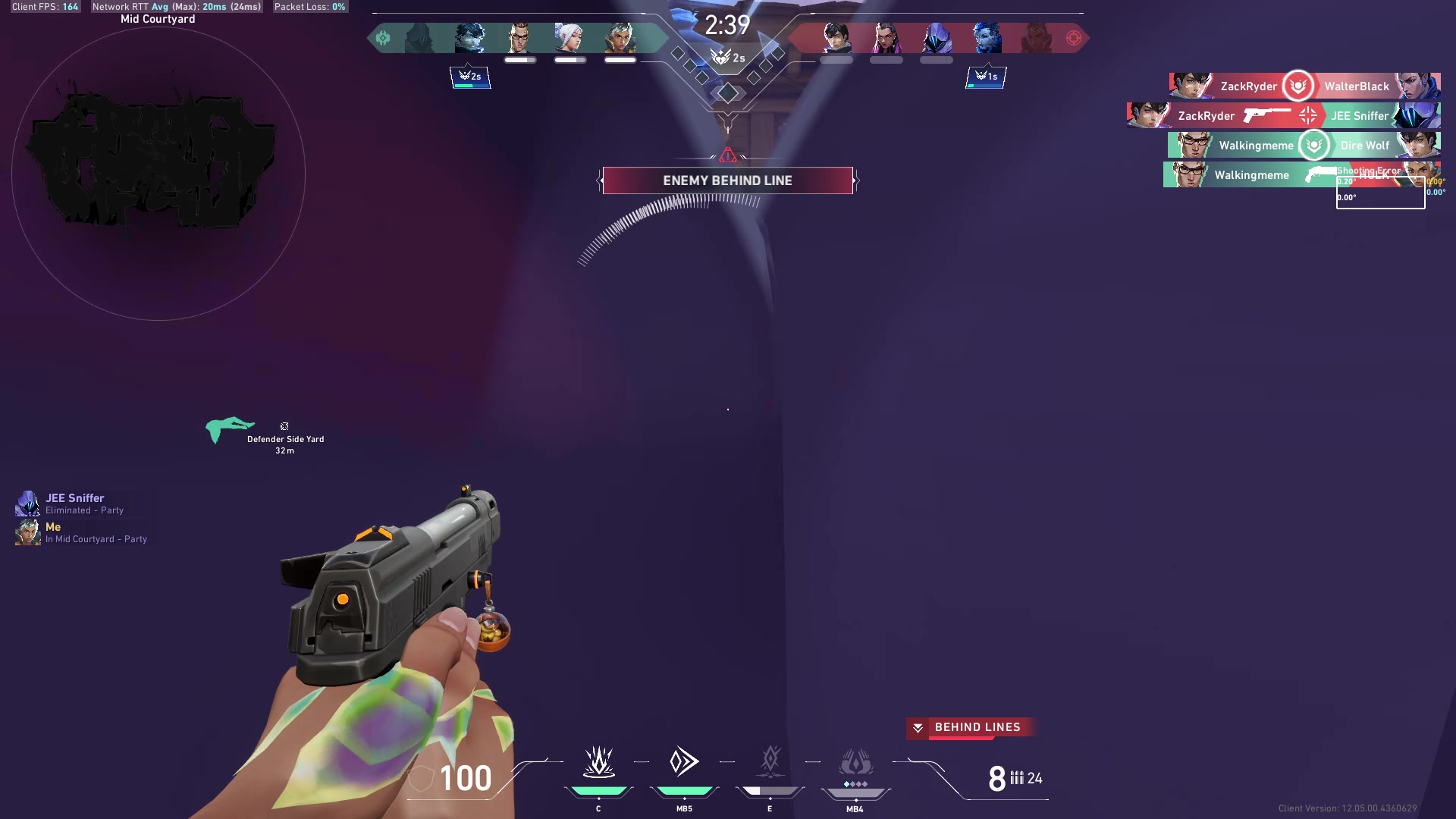Use the ability icon labeled MB5

click(x=684, y=762)
